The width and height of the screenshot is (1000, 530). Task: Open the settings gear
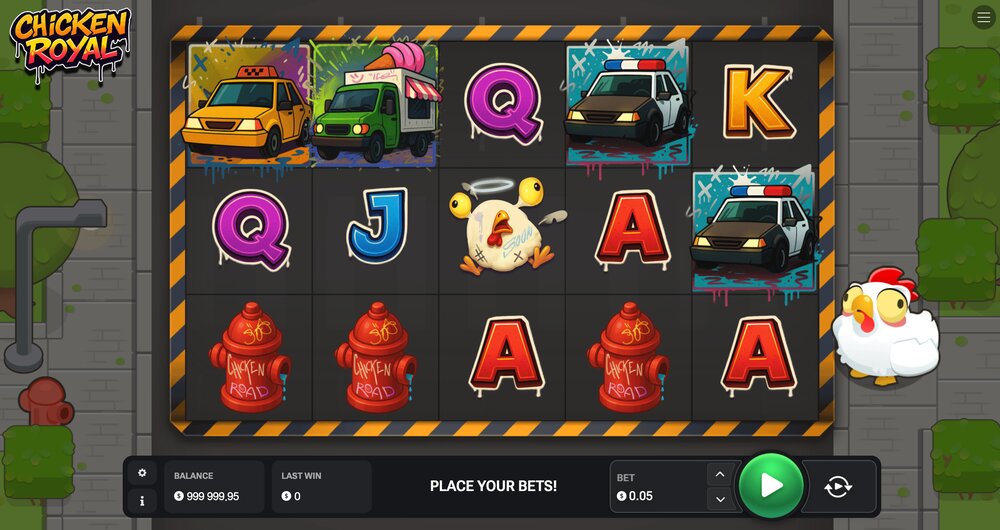click(142, 473)
